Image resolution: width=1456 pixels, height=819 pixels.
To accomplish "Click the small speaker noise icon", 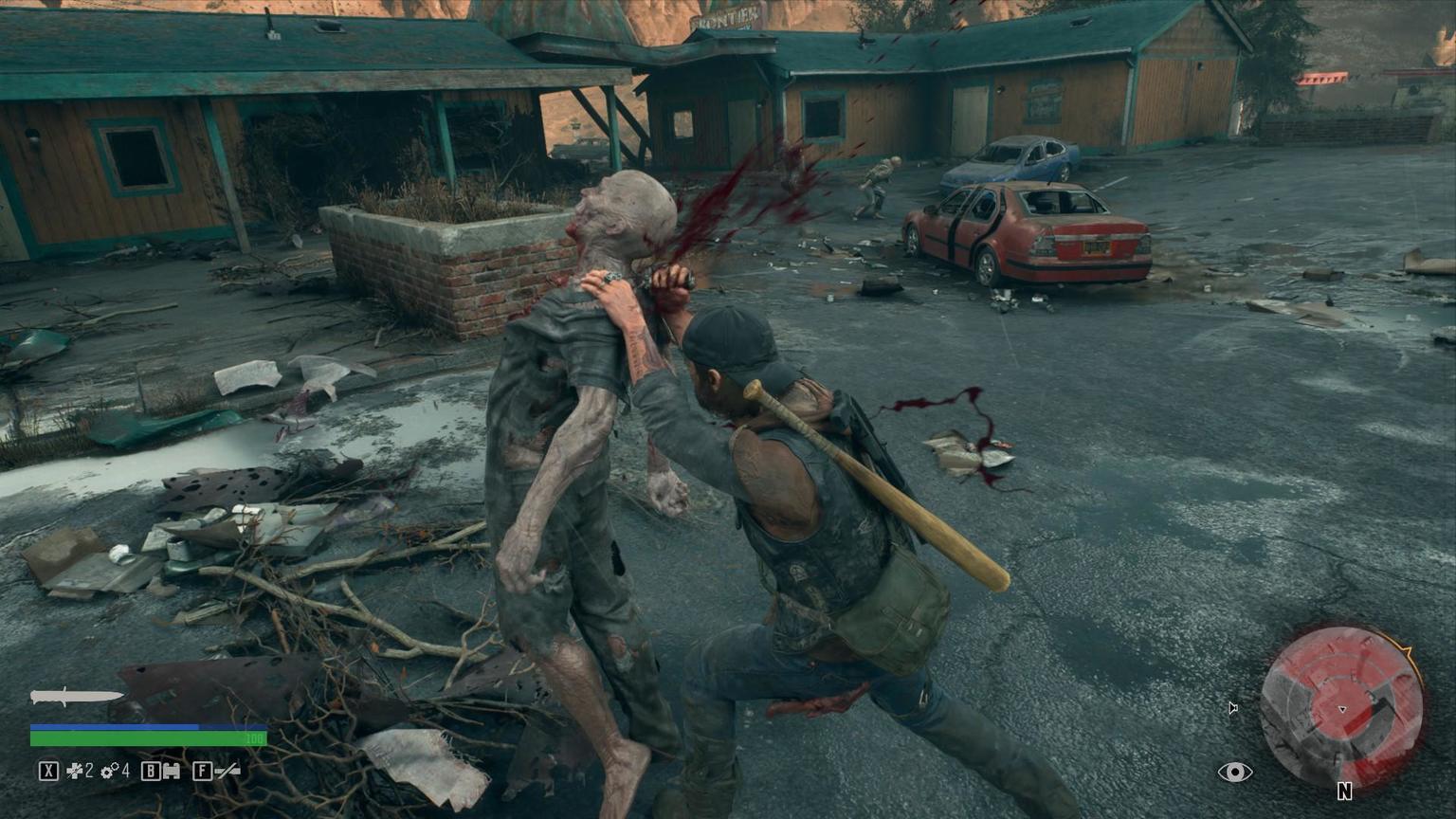I will coord(1232,707).
